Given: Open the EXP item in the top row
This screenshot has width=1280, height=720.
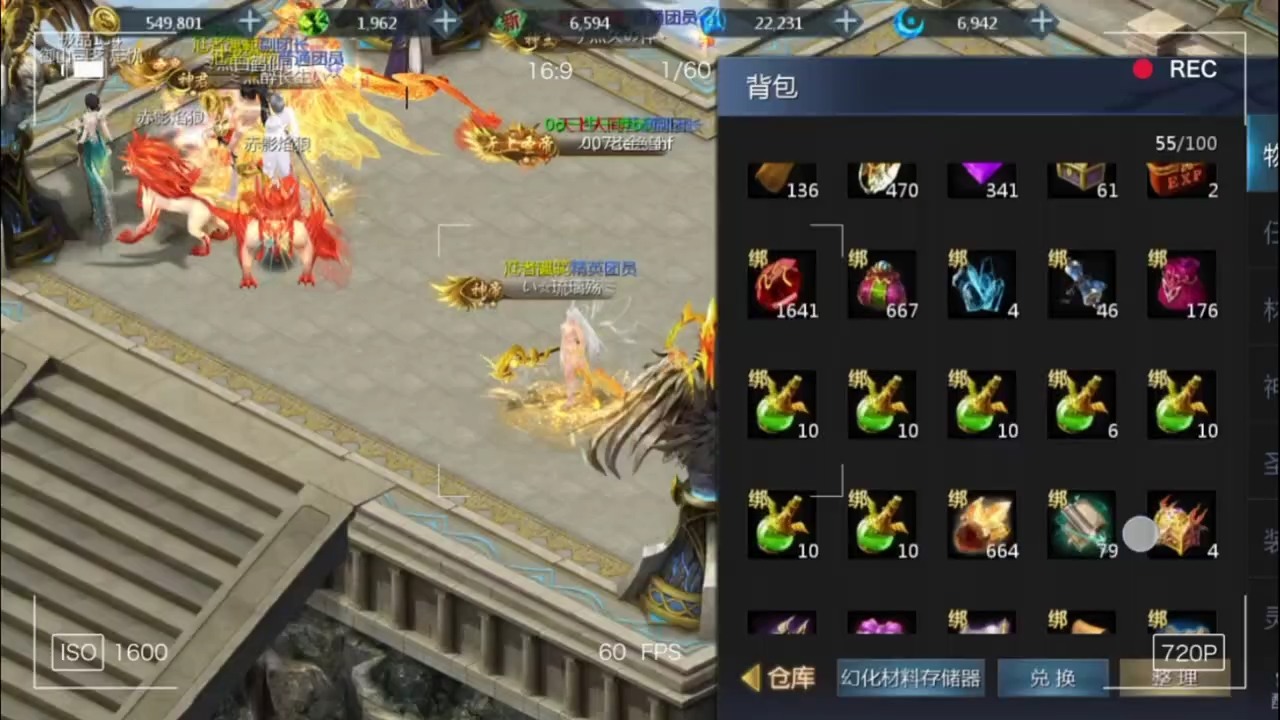Looking at the screenshot, I should tap(1183, 180).
